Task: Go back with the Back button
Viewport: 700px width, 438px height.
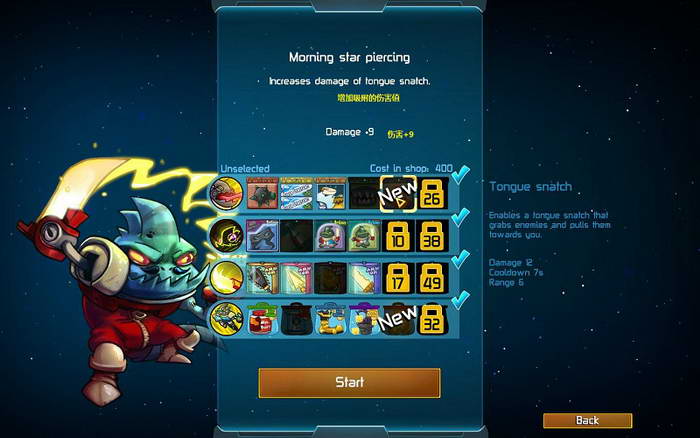Action: pyautogui.click(x=587, y=420)
